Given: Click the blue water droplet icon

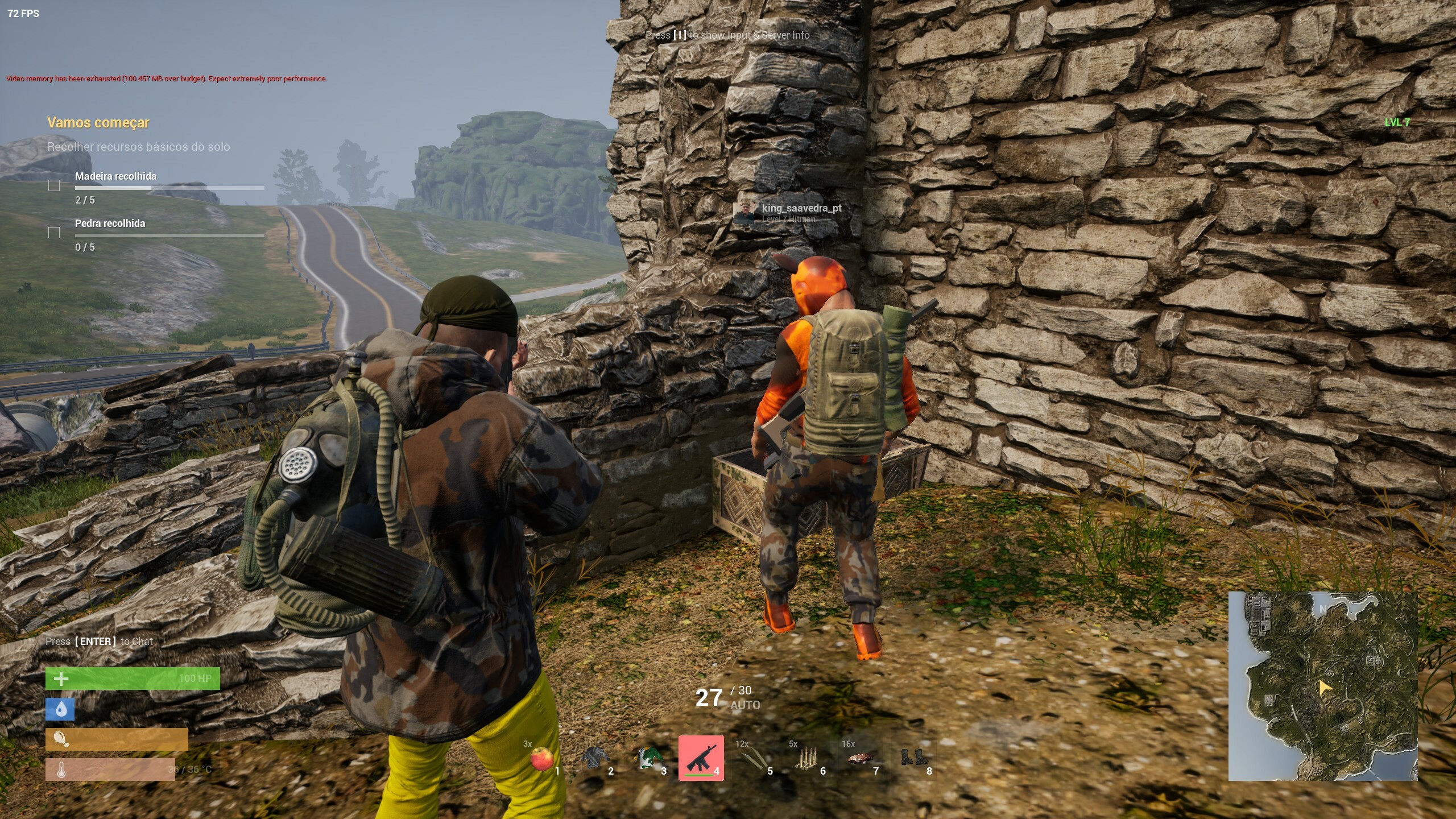Looking at the screenshot, I should click(60, 709).
